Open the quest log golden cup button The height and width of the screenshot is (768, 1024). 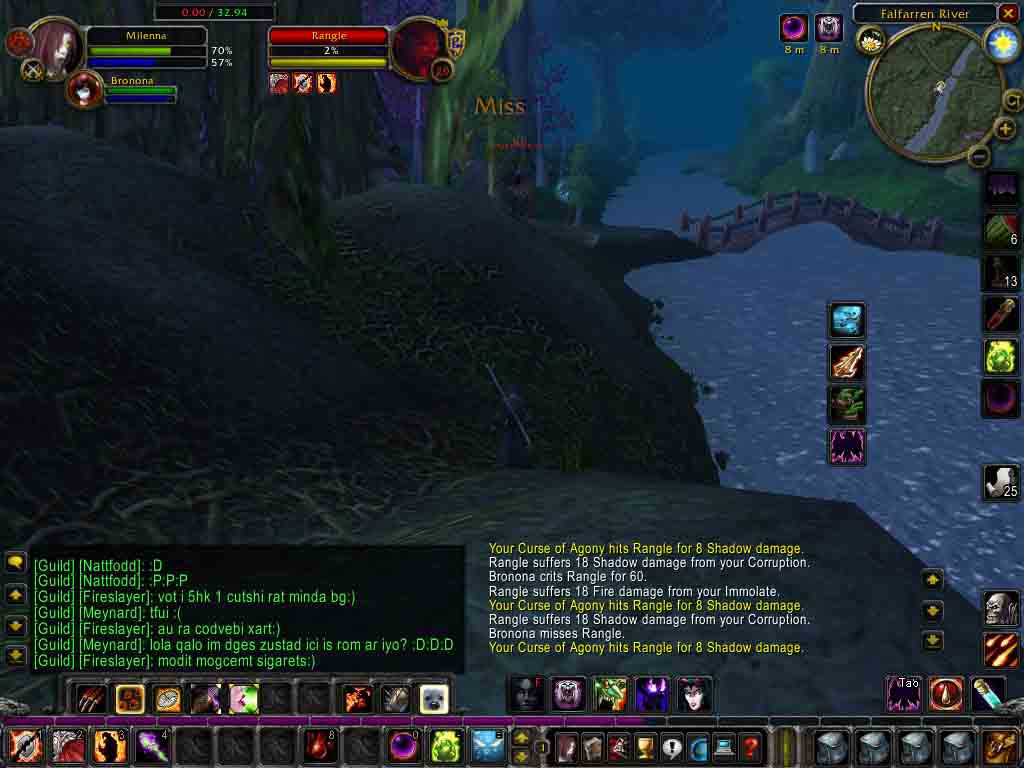(645, 746)
